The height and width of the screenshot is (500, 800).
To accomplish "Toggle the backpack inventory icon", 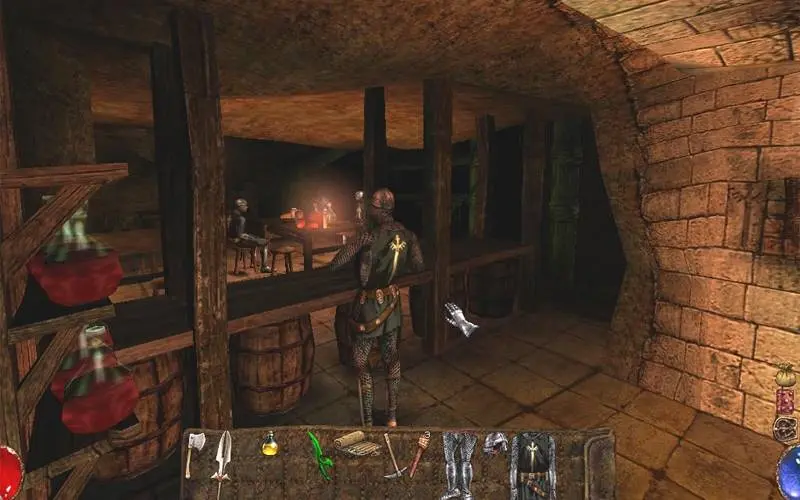I will coord(785,428).
